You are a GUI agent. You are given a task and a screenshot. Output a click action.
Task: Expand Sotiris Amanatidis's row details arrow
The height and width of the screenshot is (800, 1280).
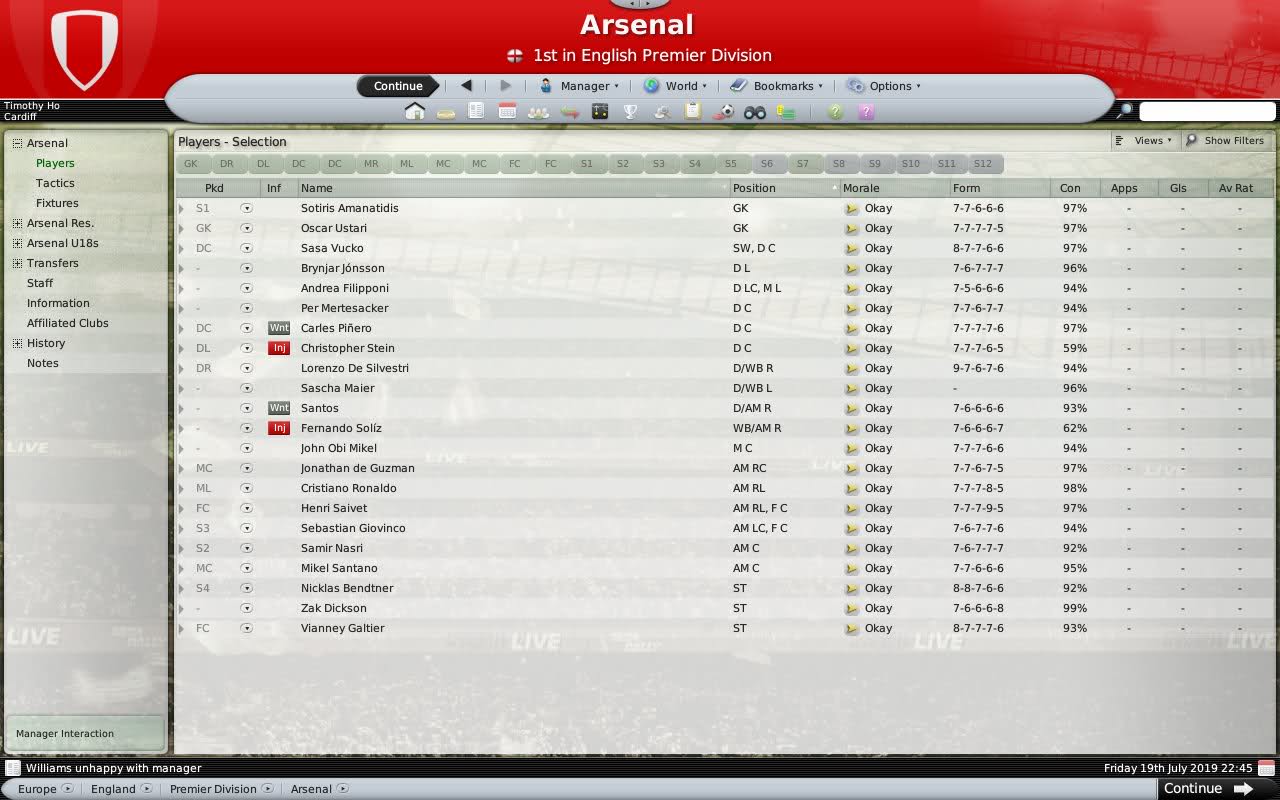[181, 208]
